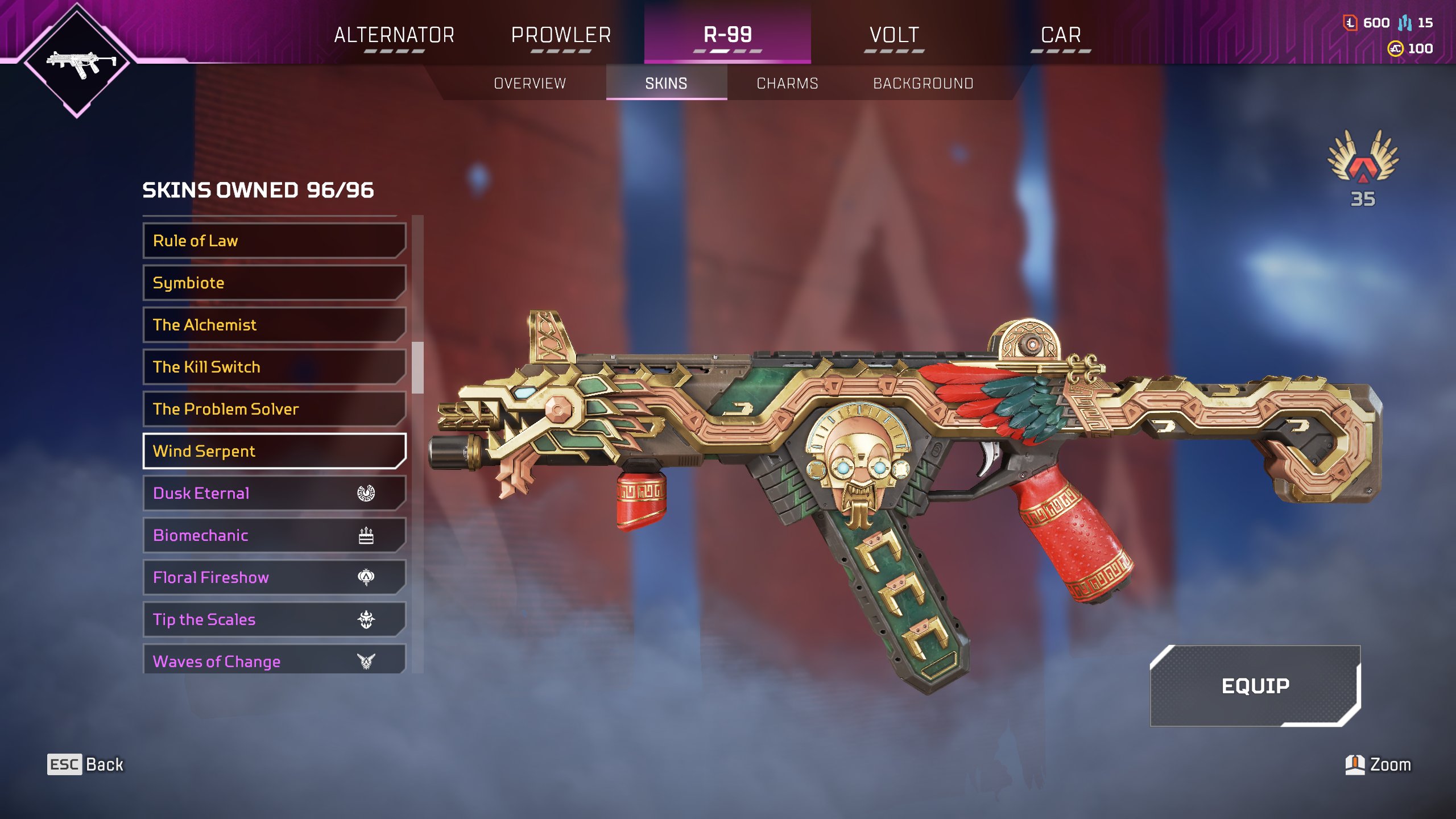Open the Overview sub-tab
Image resolution: width=1456 pixels, height=819 pixels.
[x=530, y=84]
